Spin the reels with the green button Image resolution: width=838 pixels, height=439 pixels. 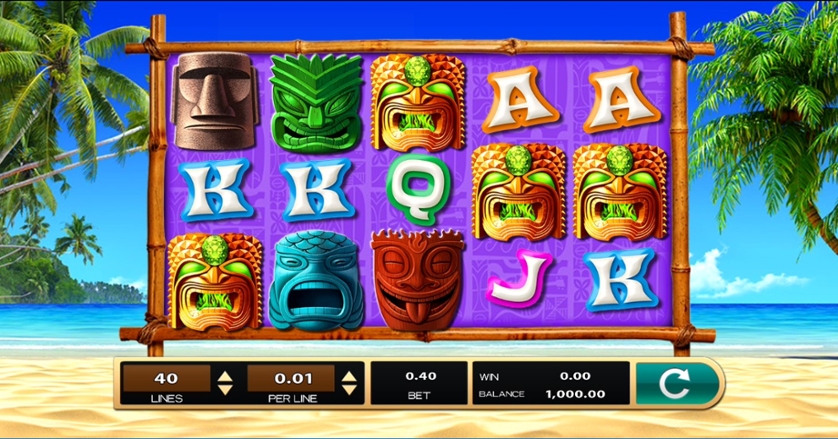(x=677, y=383)
